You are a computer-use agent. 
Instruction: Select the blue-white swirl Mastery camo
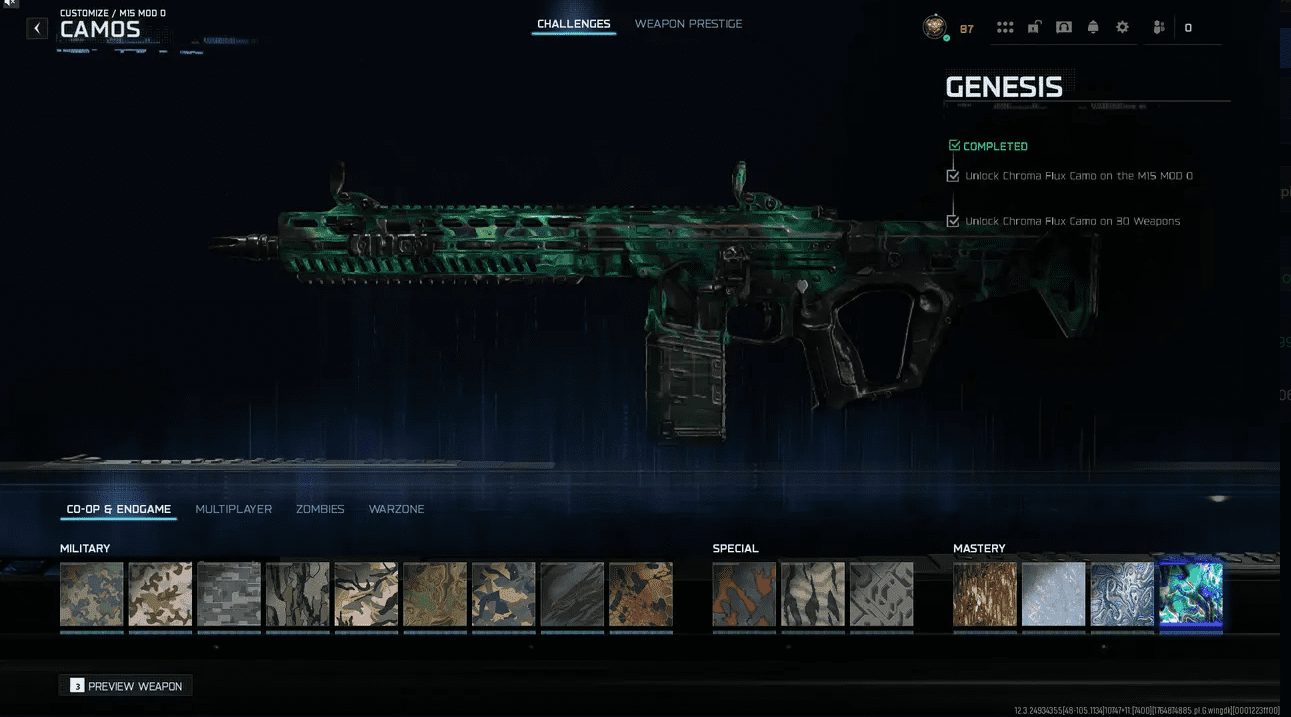pyautogui.click(x=1122, y=594)
